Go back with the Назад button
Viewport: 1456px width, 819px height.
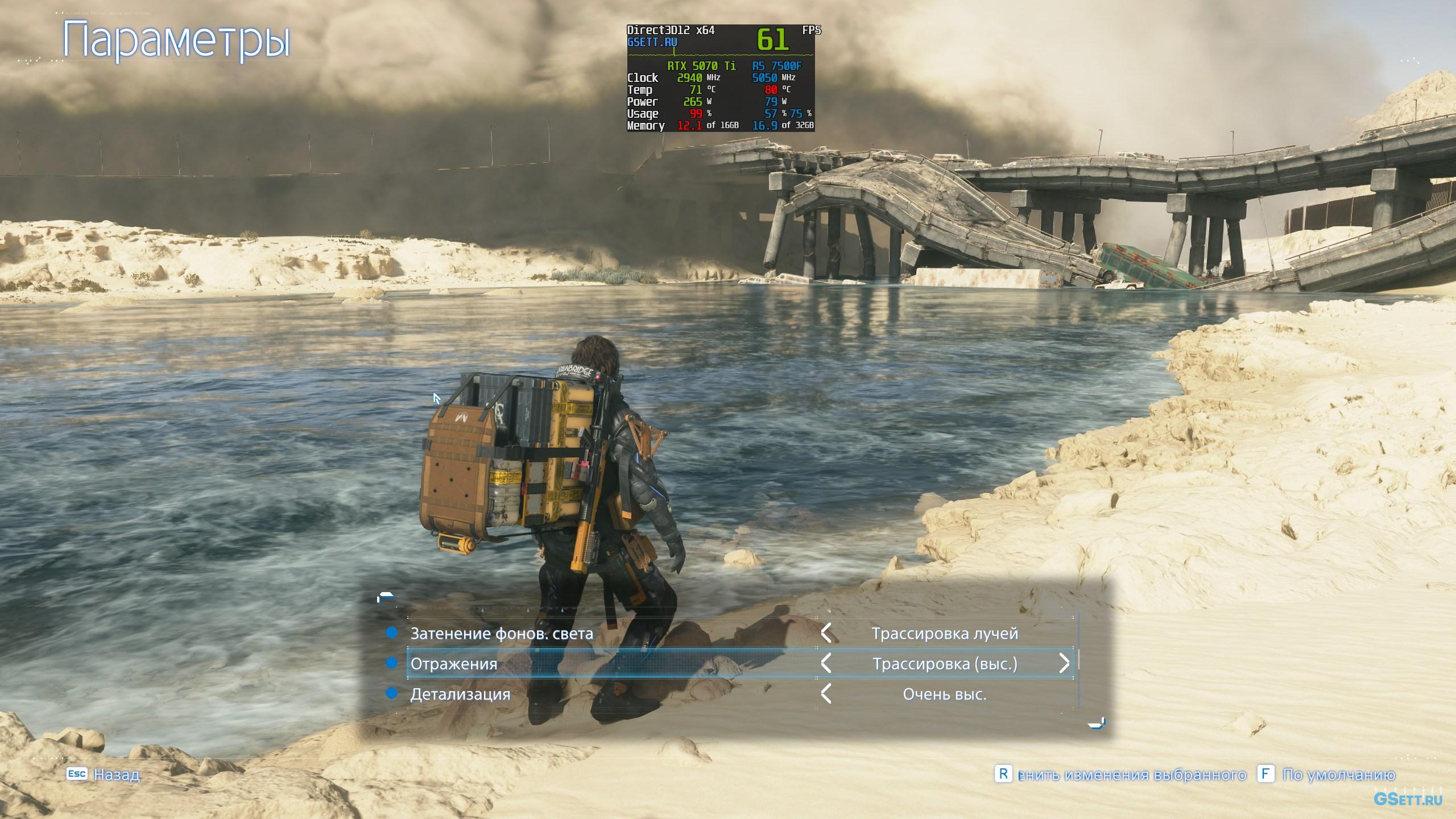tap(104, 774)
